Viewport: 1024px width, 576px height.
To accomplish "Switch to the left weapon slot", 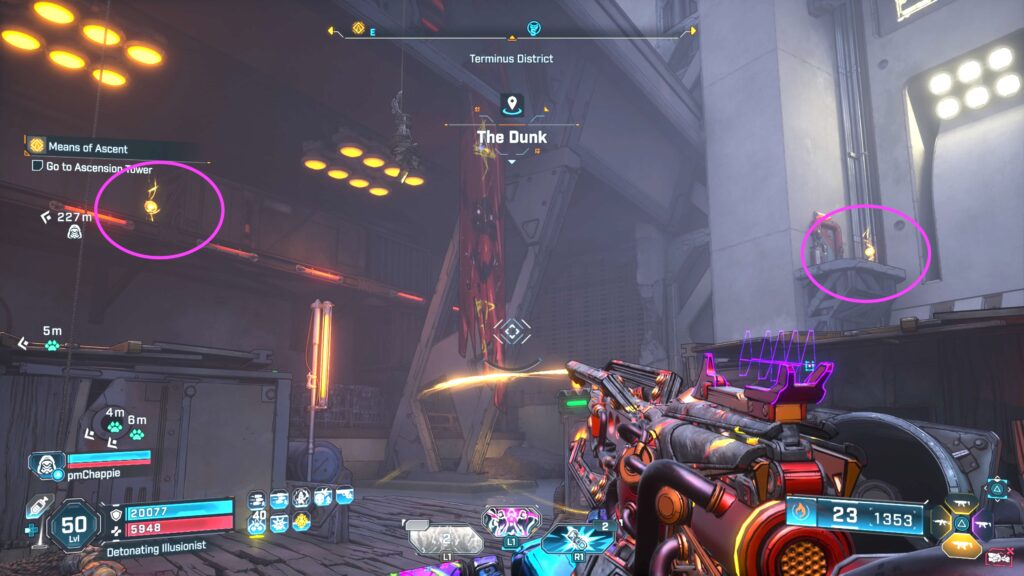I will 940,521.
